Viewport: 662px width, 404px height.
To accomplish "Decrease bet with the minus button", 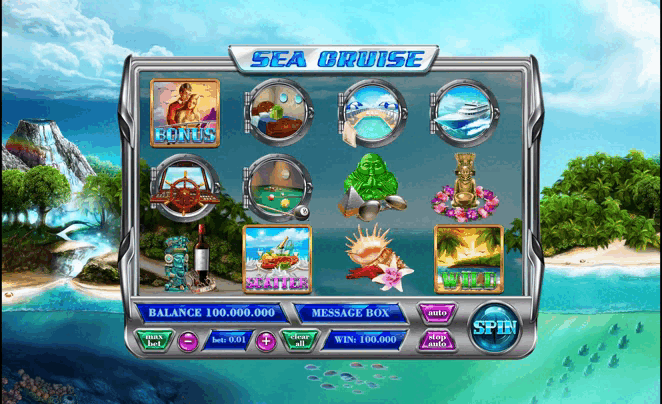I will click(187, 341).
